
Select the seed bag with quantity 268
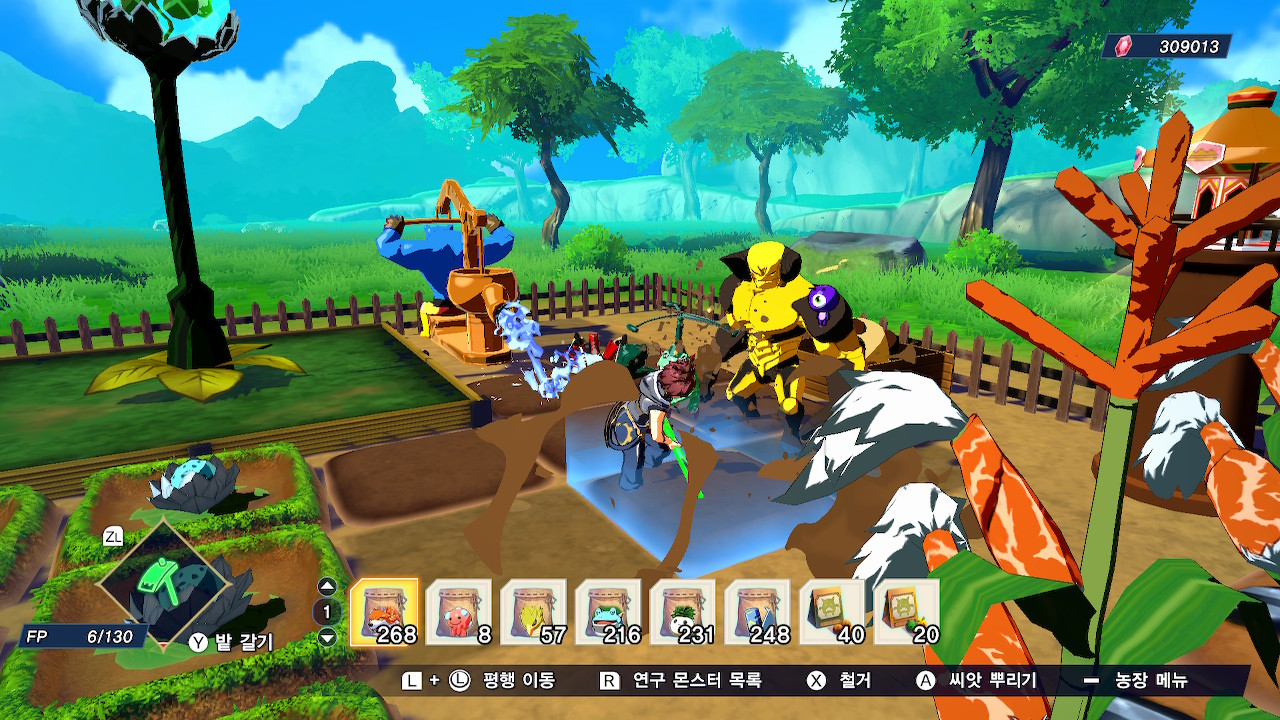[384, 612]
